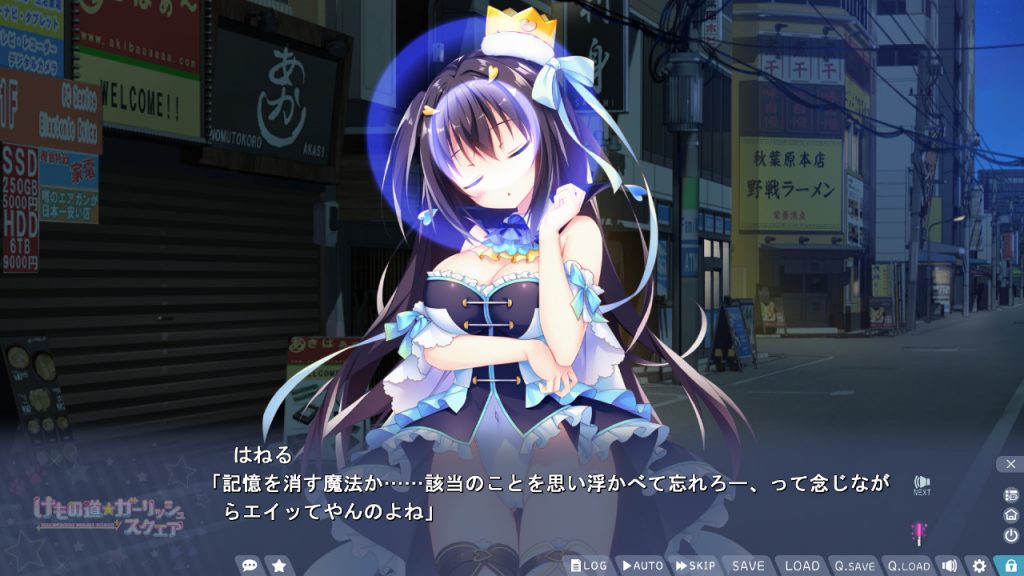Quit the game with the power icon
This screenshot has width=1024, height=576.
[x=1010, y=535]
